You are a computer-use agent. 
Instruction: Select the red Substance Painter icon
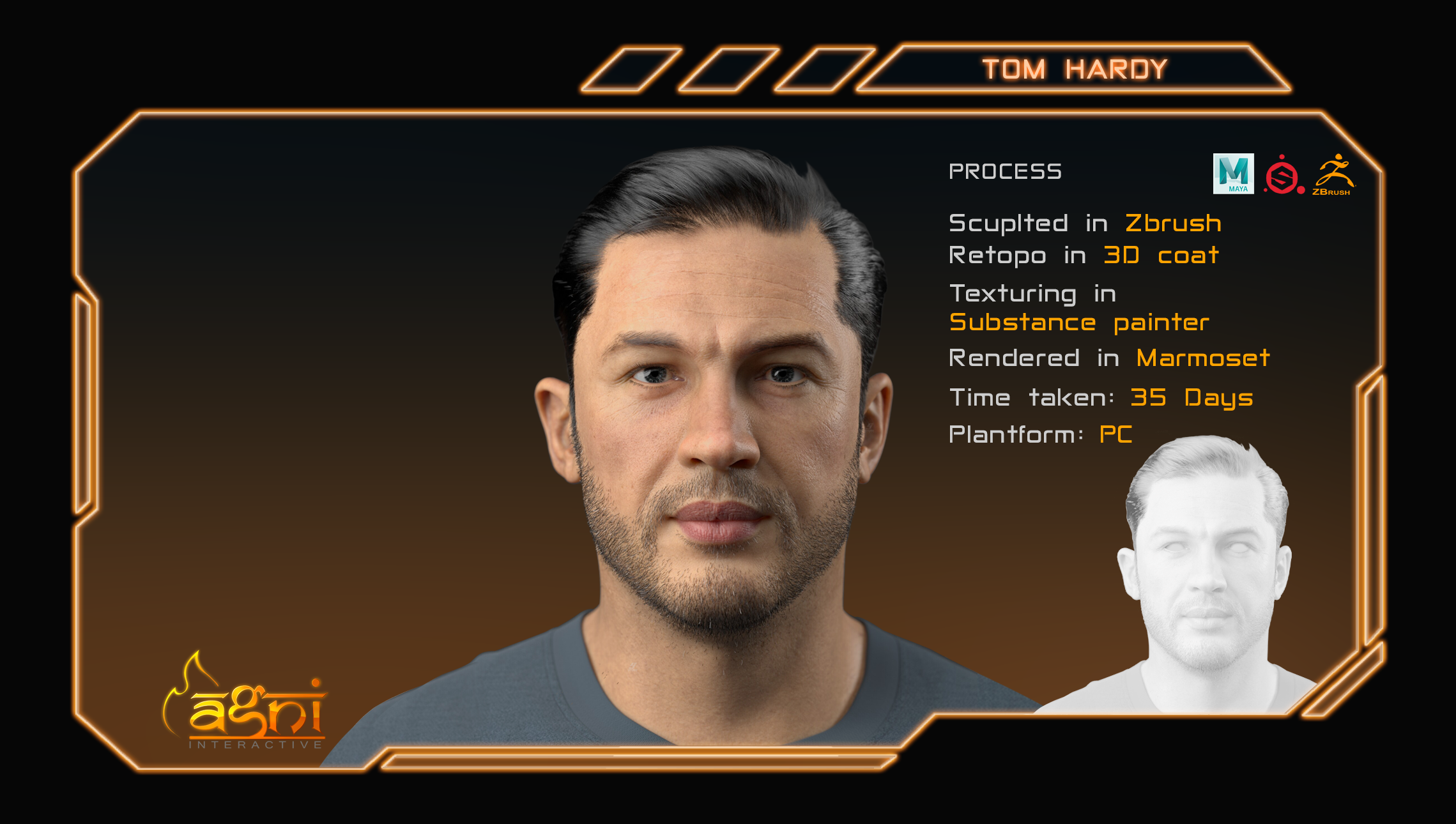(x=1283, y=174)
